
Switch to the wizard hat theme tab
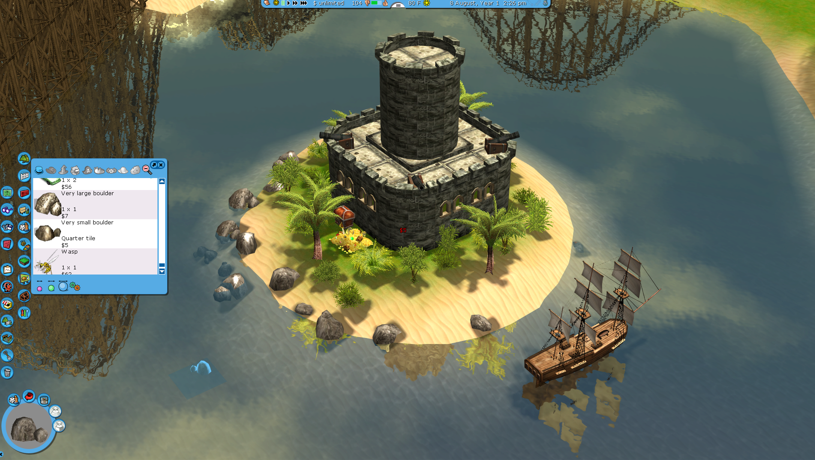pos(63,171)
